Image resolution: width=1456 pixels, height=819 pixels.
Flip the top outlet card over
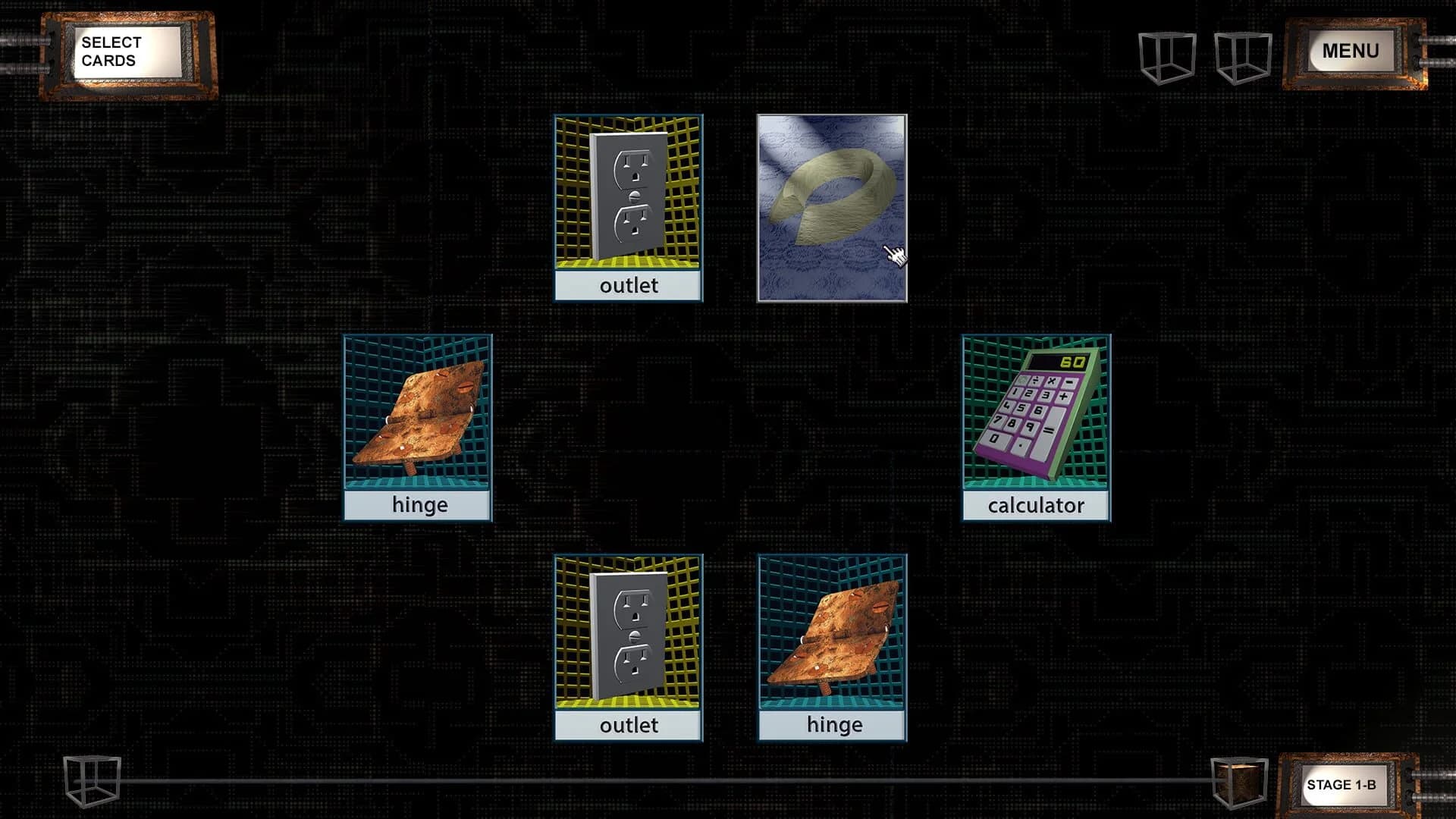pos(628,206)
